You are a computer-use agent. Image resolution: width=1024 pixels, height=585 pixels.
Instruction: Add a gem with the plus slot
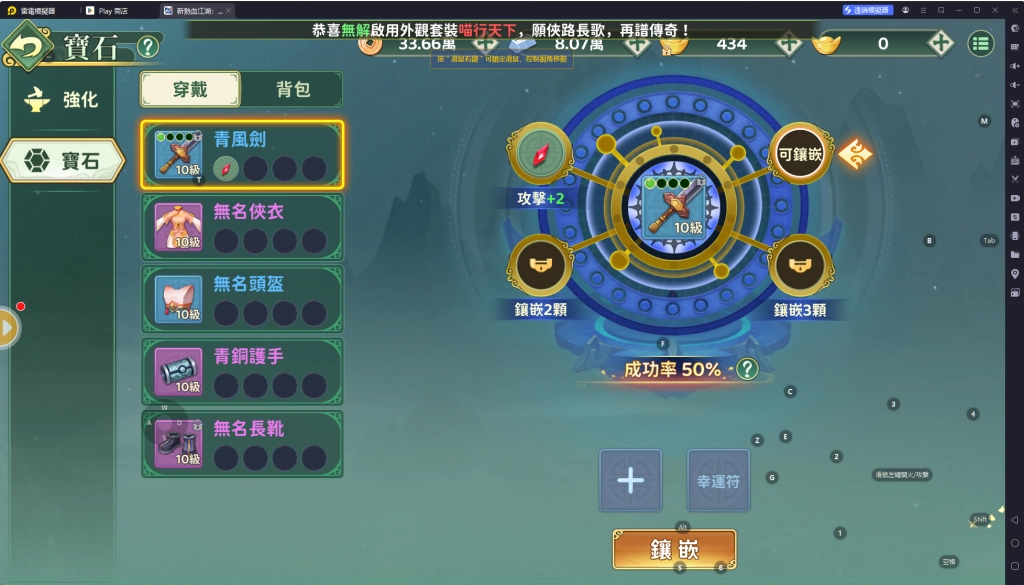[630, 480]
